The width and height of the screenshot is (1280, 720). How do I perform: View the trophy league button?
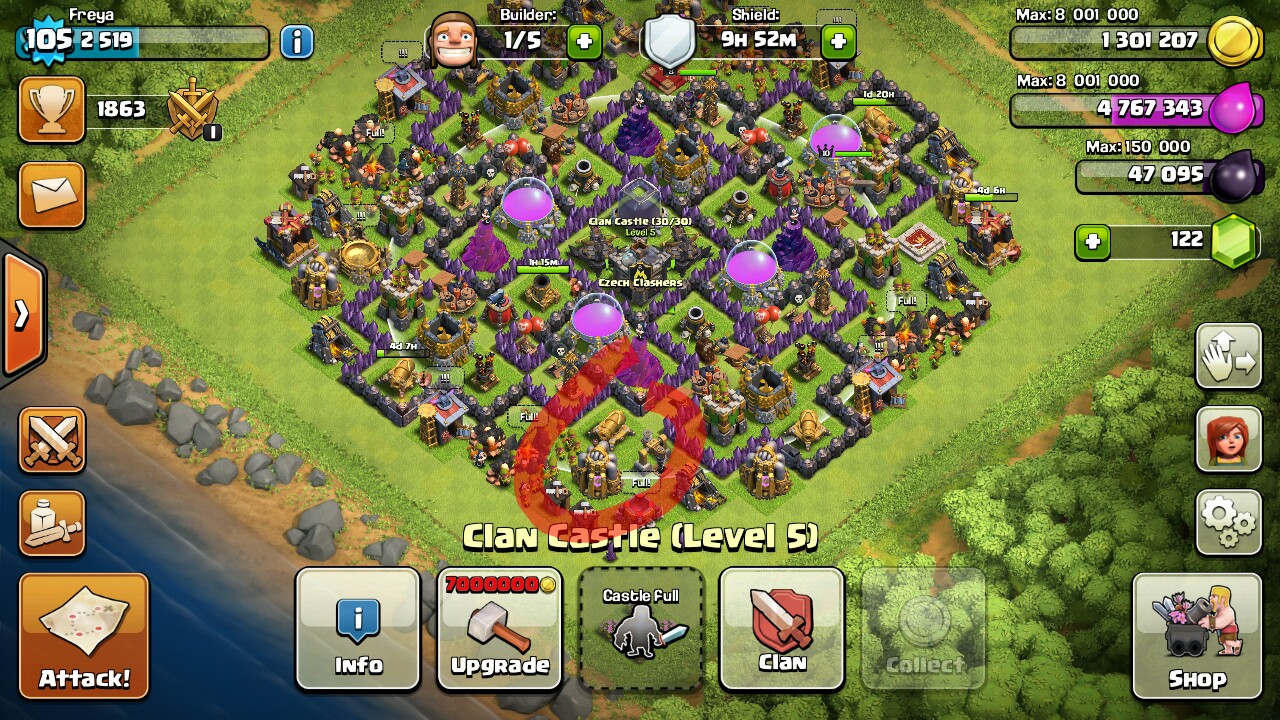pos(52,109)
